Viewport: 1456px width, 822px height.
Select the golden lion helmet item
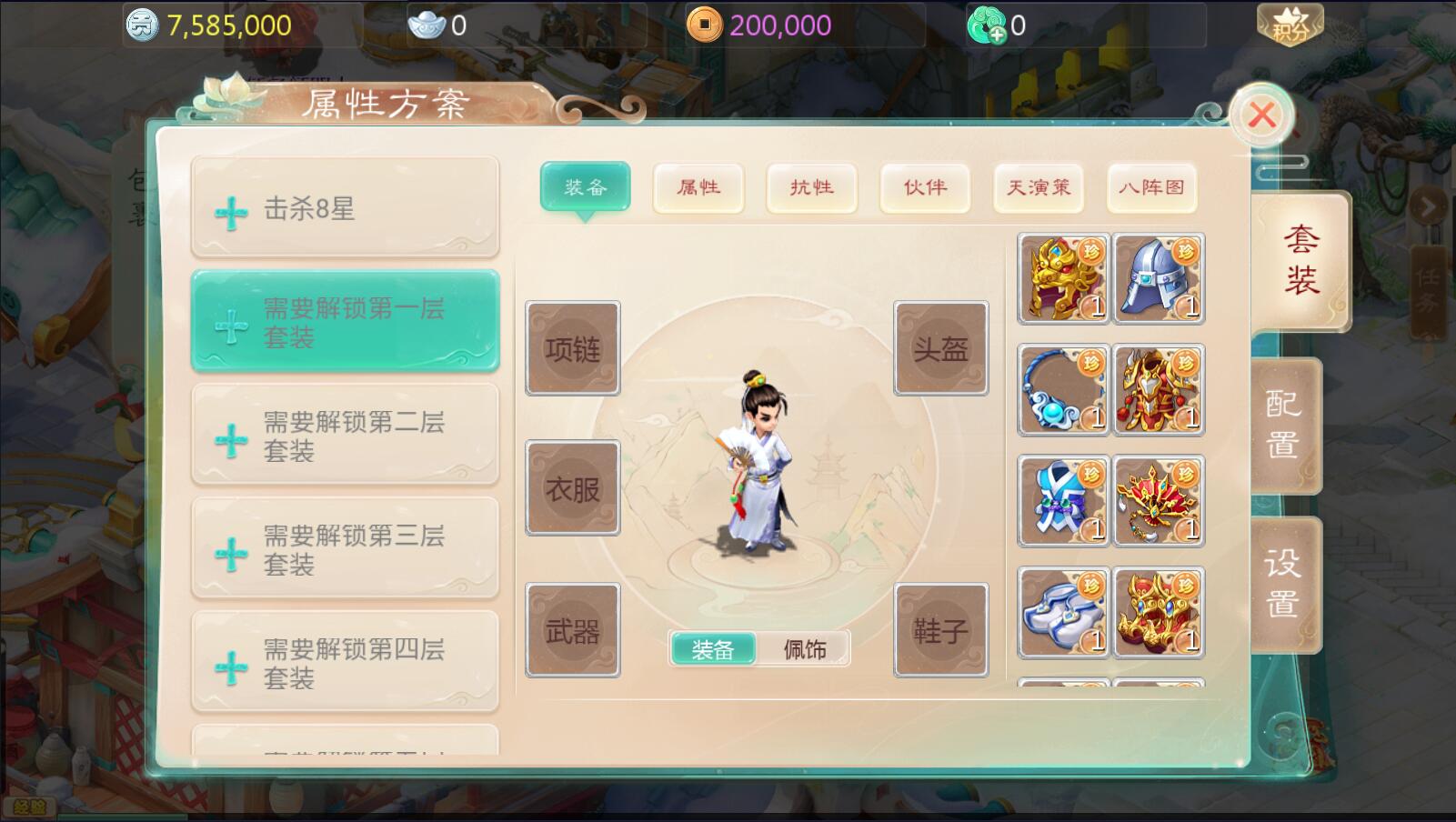click(1063, 279)
